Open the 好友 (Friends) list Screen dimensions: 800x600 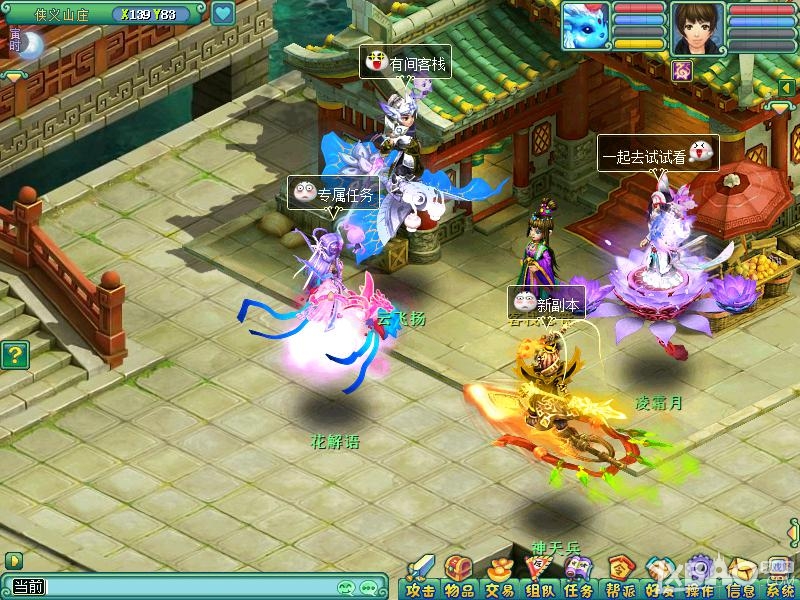click(657, 576)
